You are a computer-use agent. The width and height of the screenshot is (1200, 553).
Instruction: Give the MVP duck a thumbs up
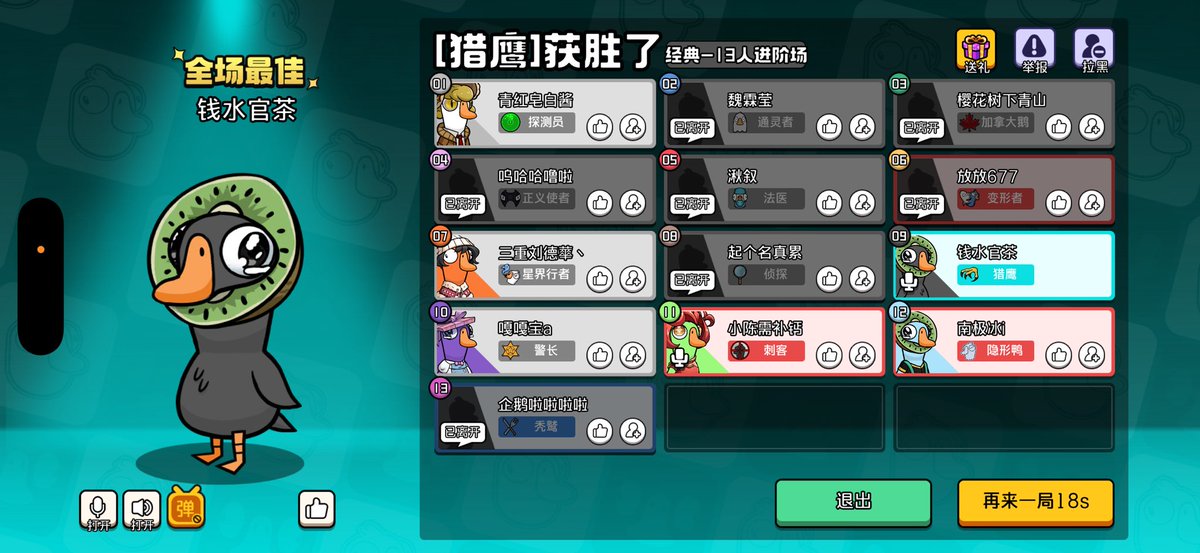317,509
